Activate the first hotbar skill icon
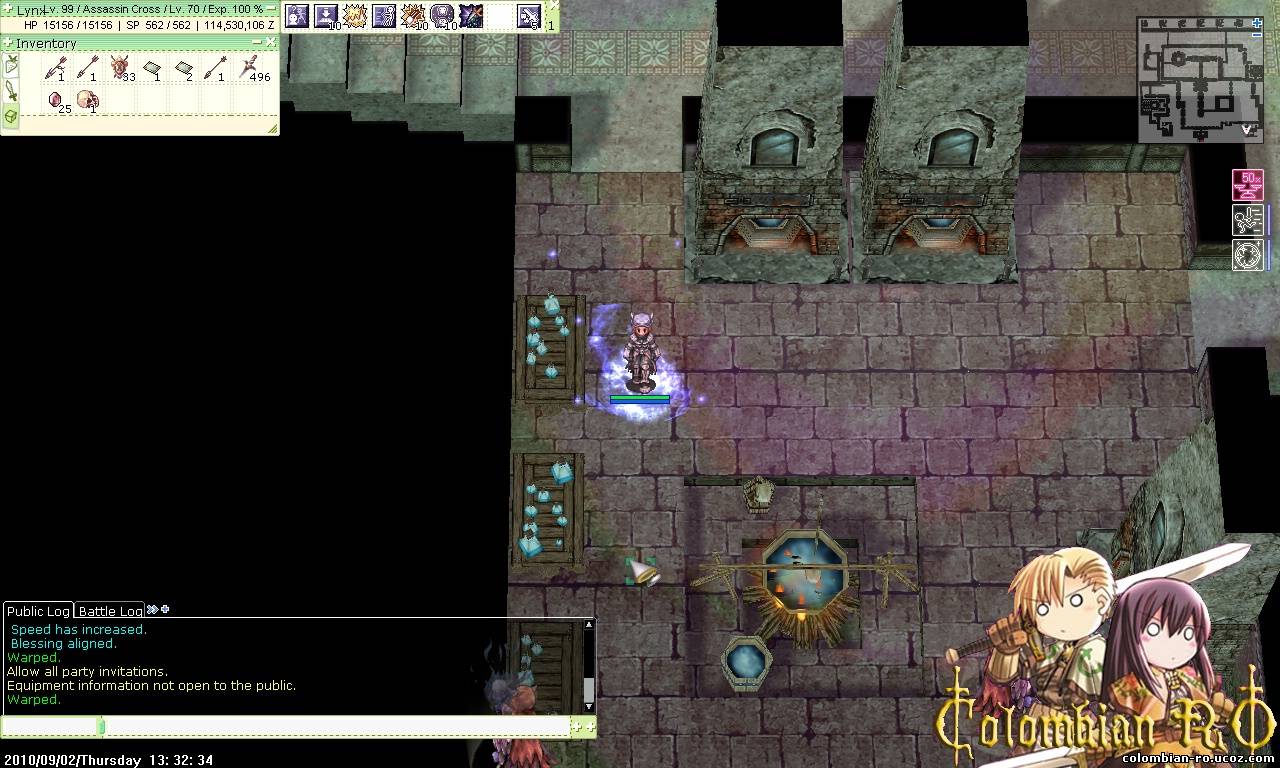Image resolution: width=1280 pixels, height=768 pixels. coord(297,15)
